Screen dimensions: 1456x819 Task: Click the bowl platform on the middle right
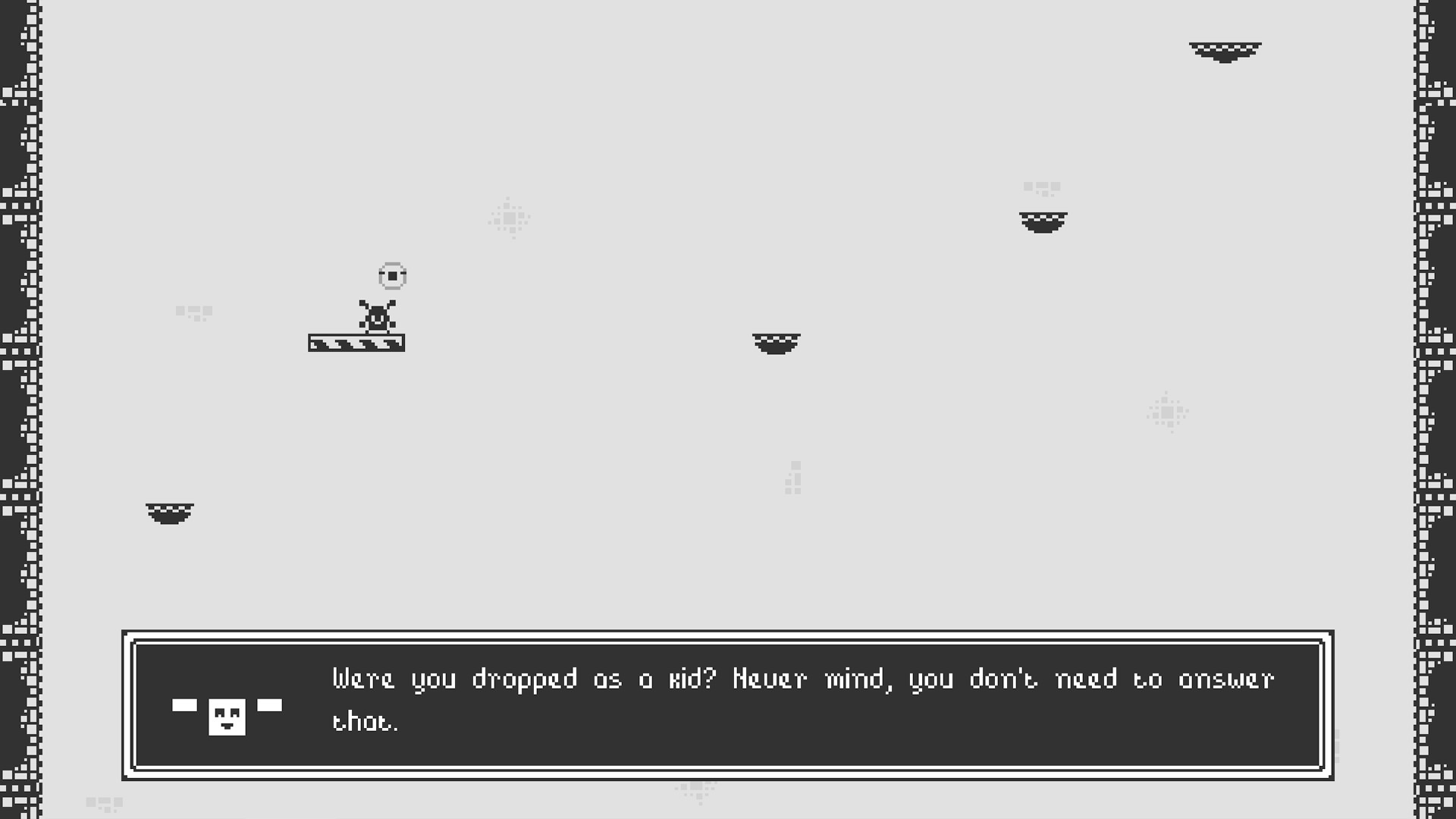pyautogui.click(x=1043, y=221)
